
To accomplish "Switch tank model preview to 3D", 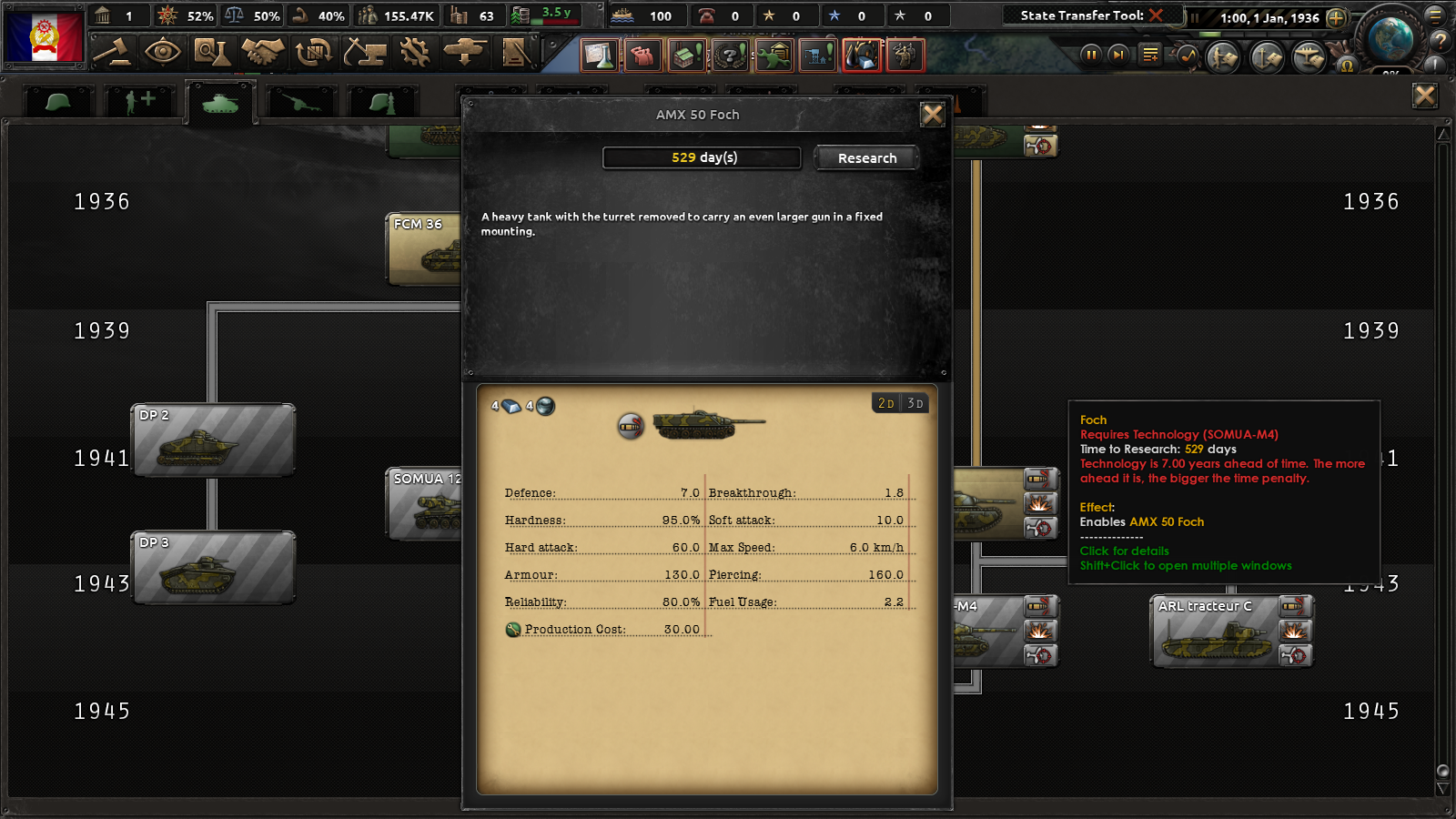I will pos(916,402).
